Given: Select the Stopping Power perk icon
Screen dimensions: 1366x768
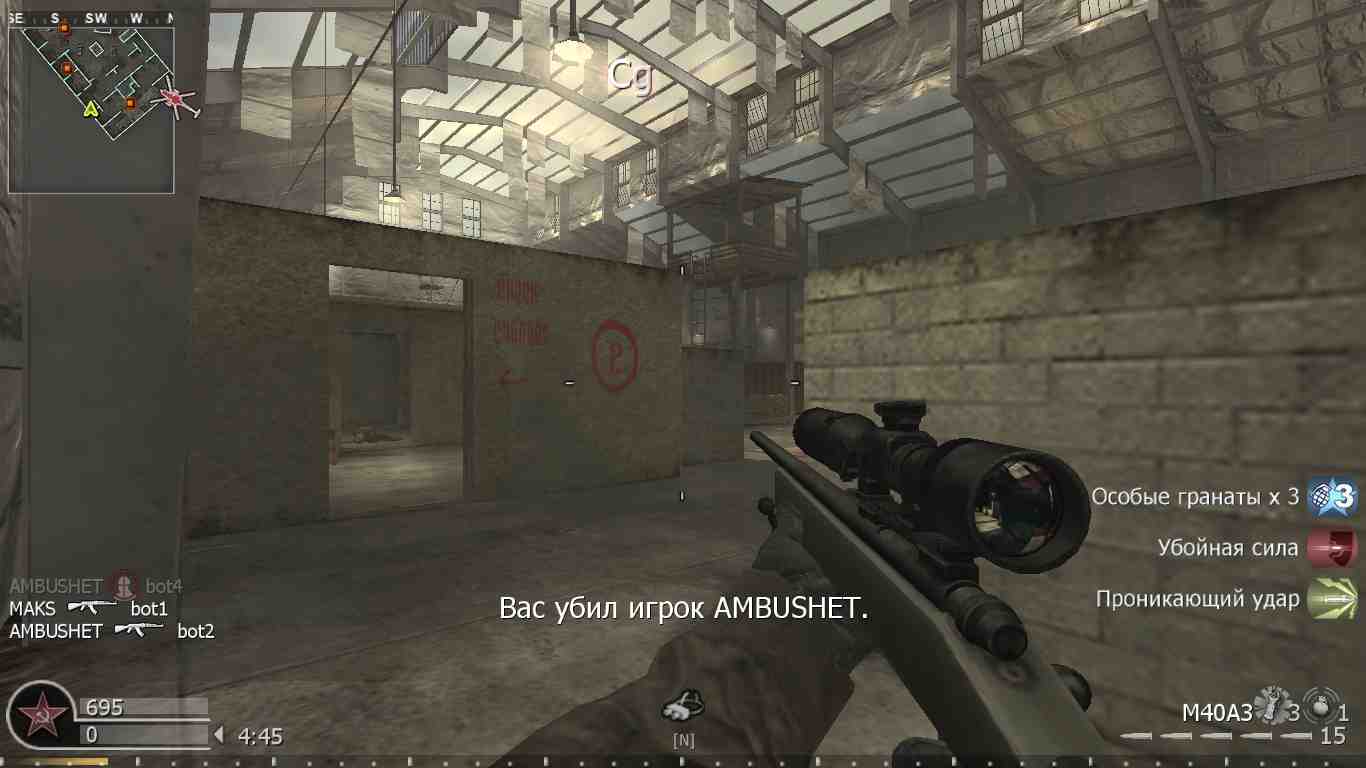Looking at the screenshot, I should [1334, 547].
